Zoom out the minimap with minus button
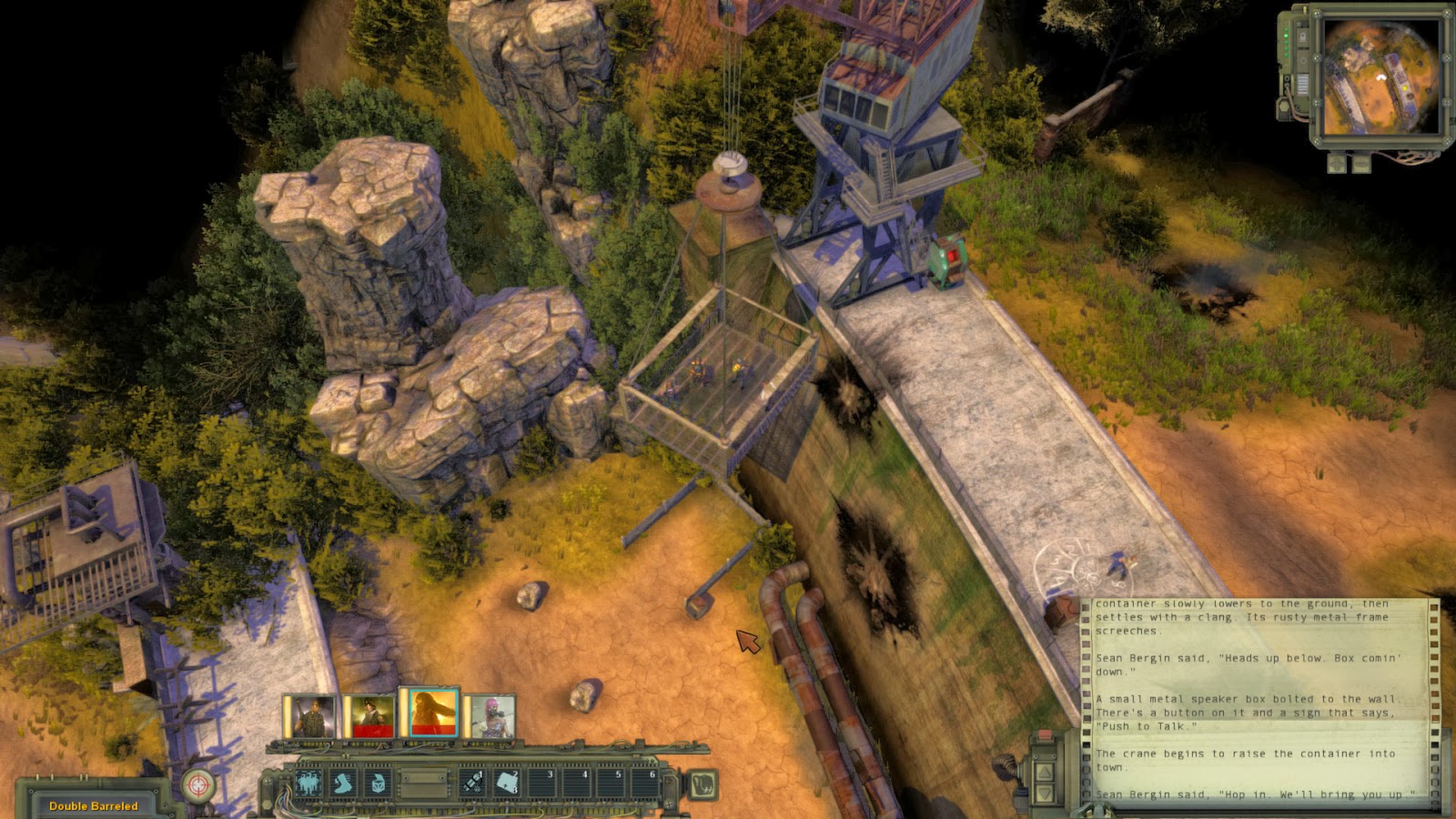The height and width of the screenshot is (819, 1456). (x=1360, y=164)
